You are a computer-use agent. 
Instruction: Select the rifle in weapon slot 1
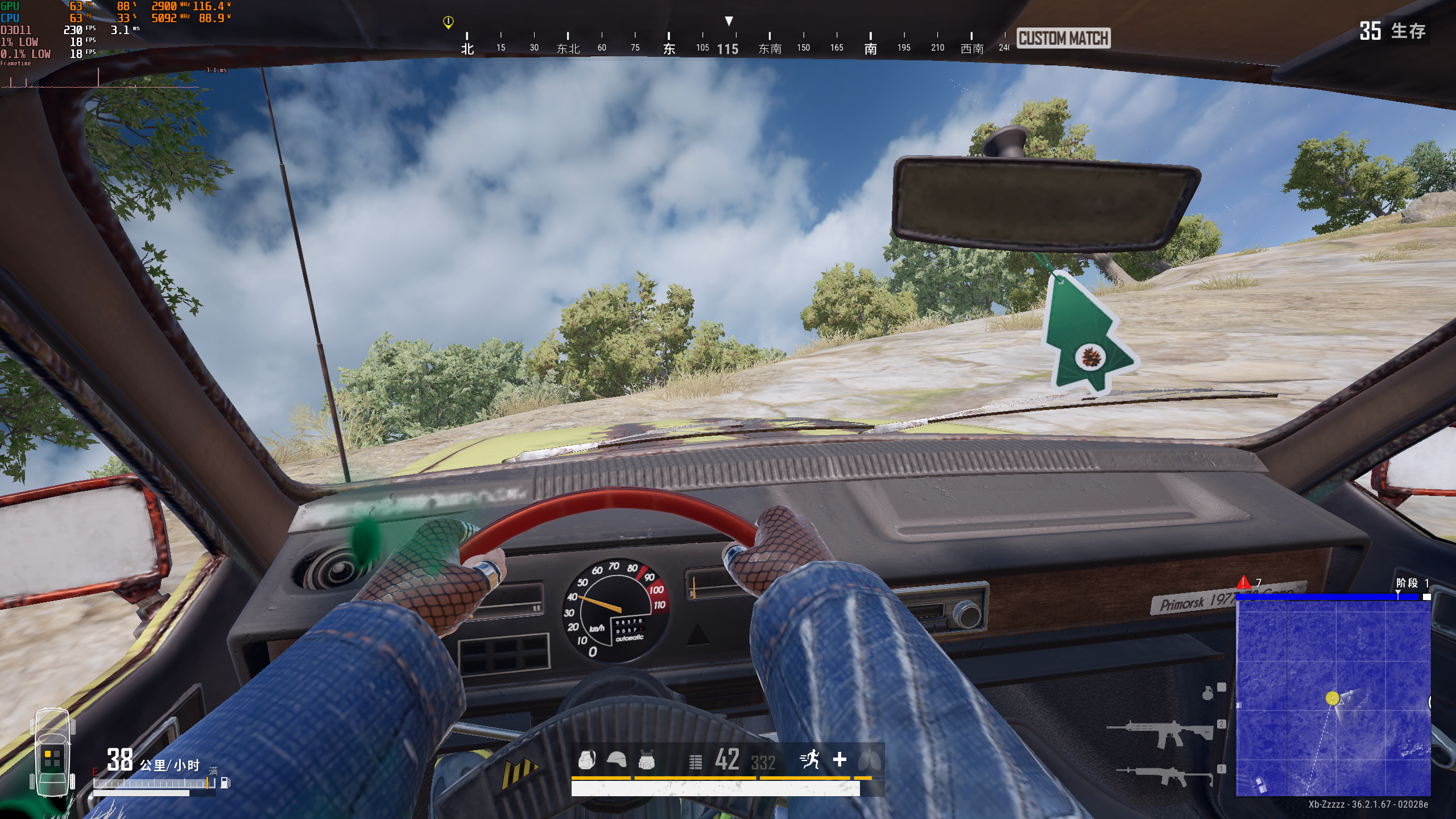(x=1164, y=775)
